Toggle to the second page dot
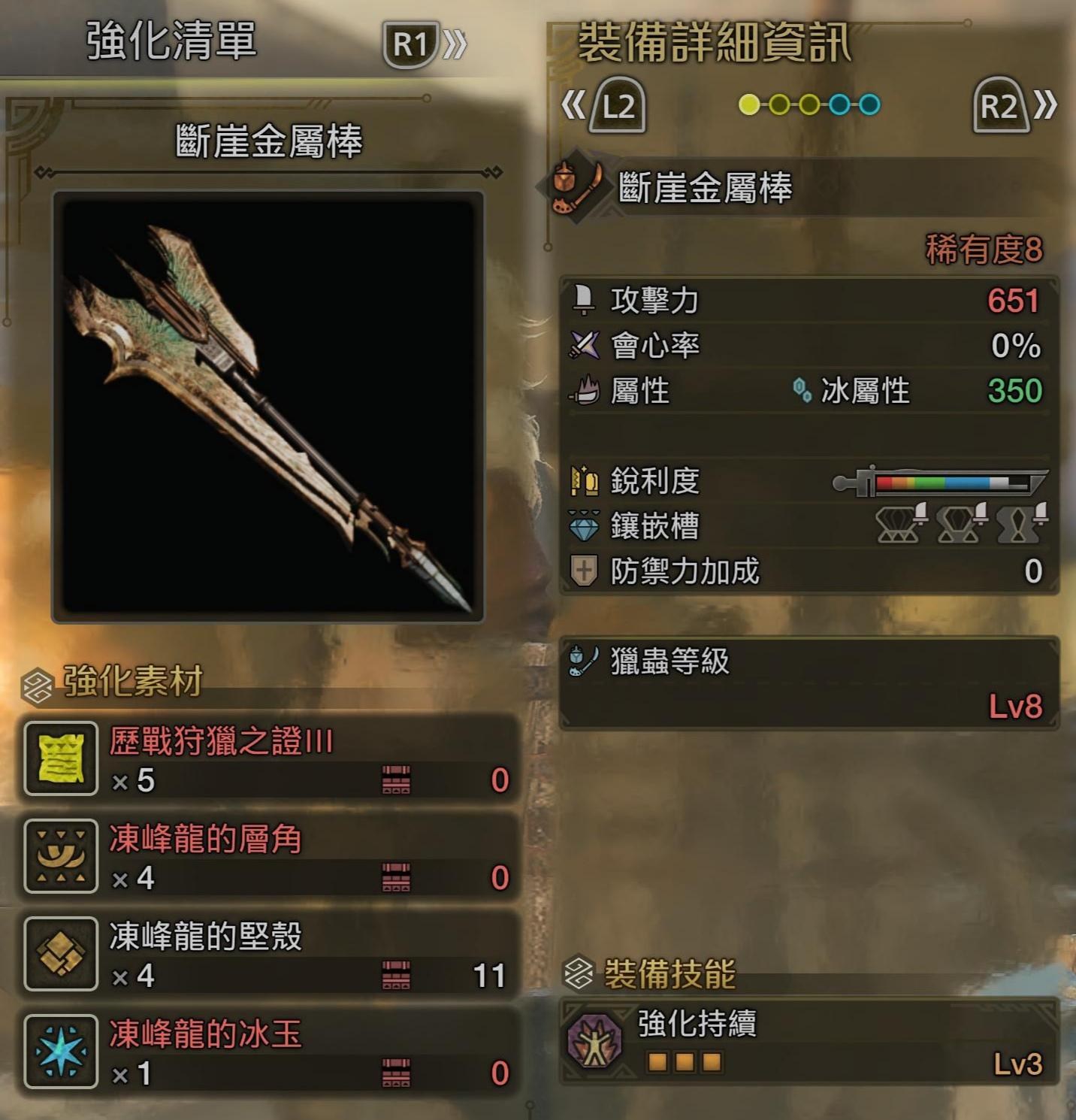The width and height of the screenshot is (1076, 1120). 780,105
